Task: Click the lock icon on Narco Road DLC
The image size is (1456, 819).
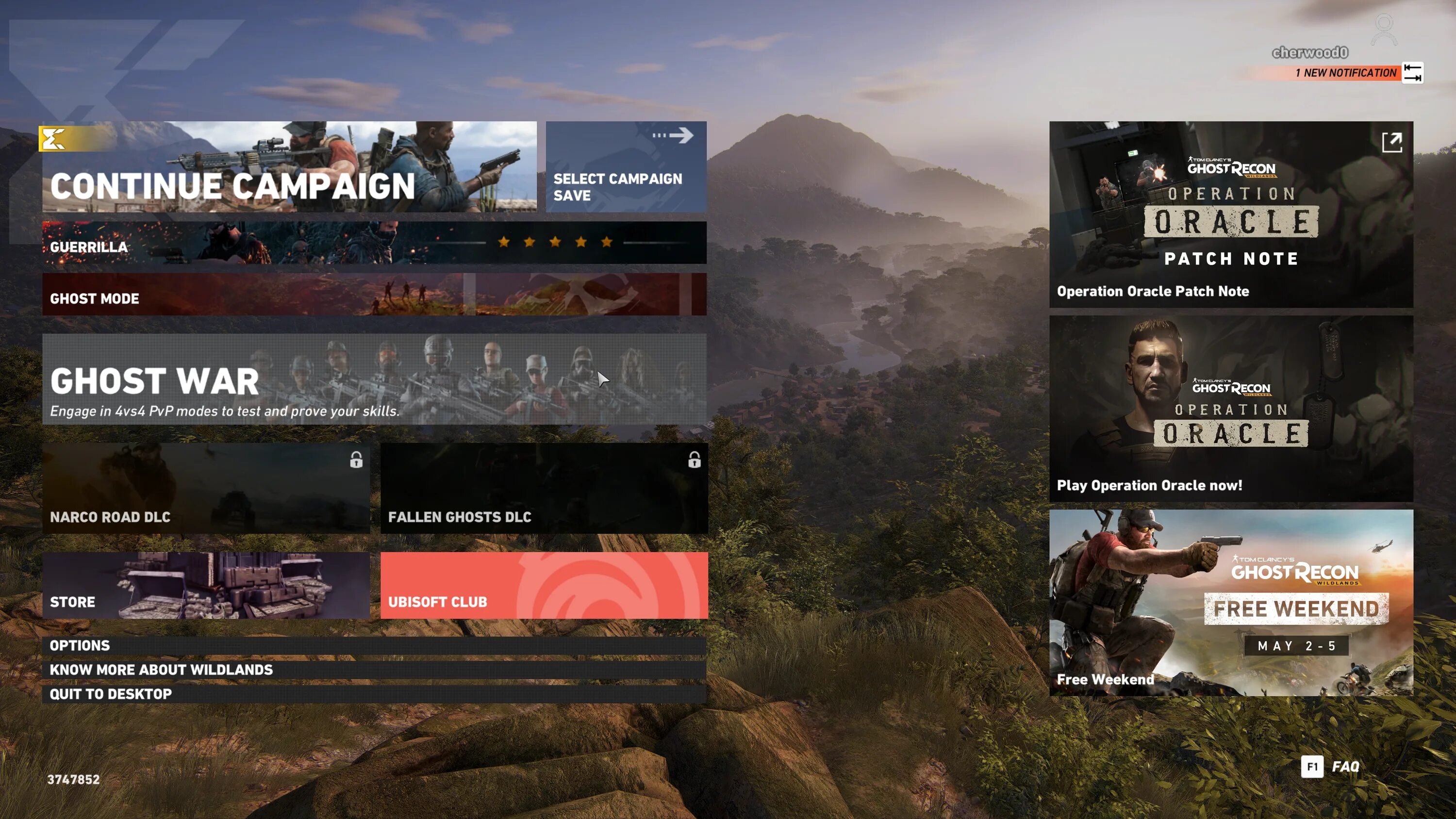Action: (357, 460)
